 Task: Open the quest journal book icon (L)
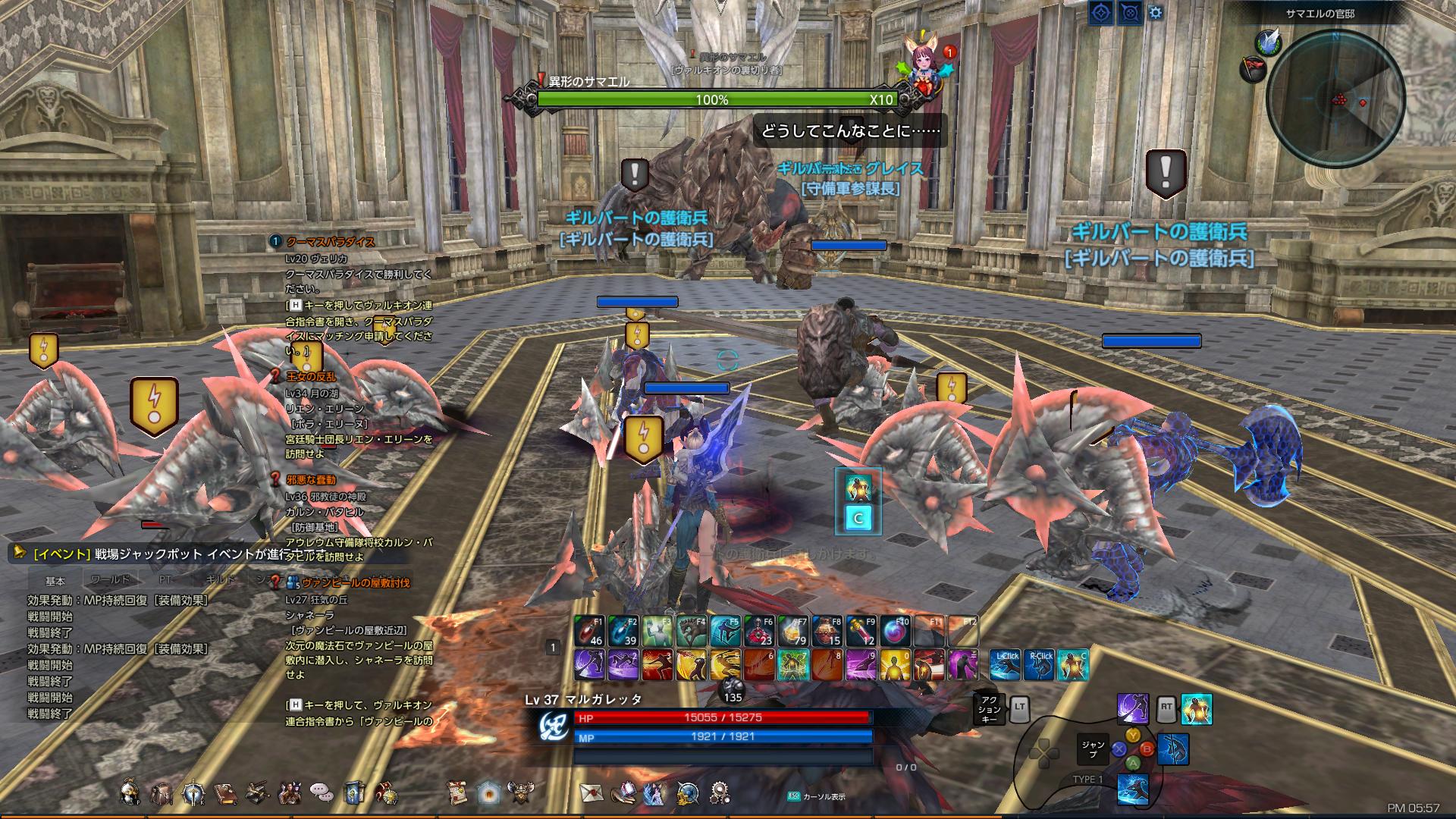[223, 793]
